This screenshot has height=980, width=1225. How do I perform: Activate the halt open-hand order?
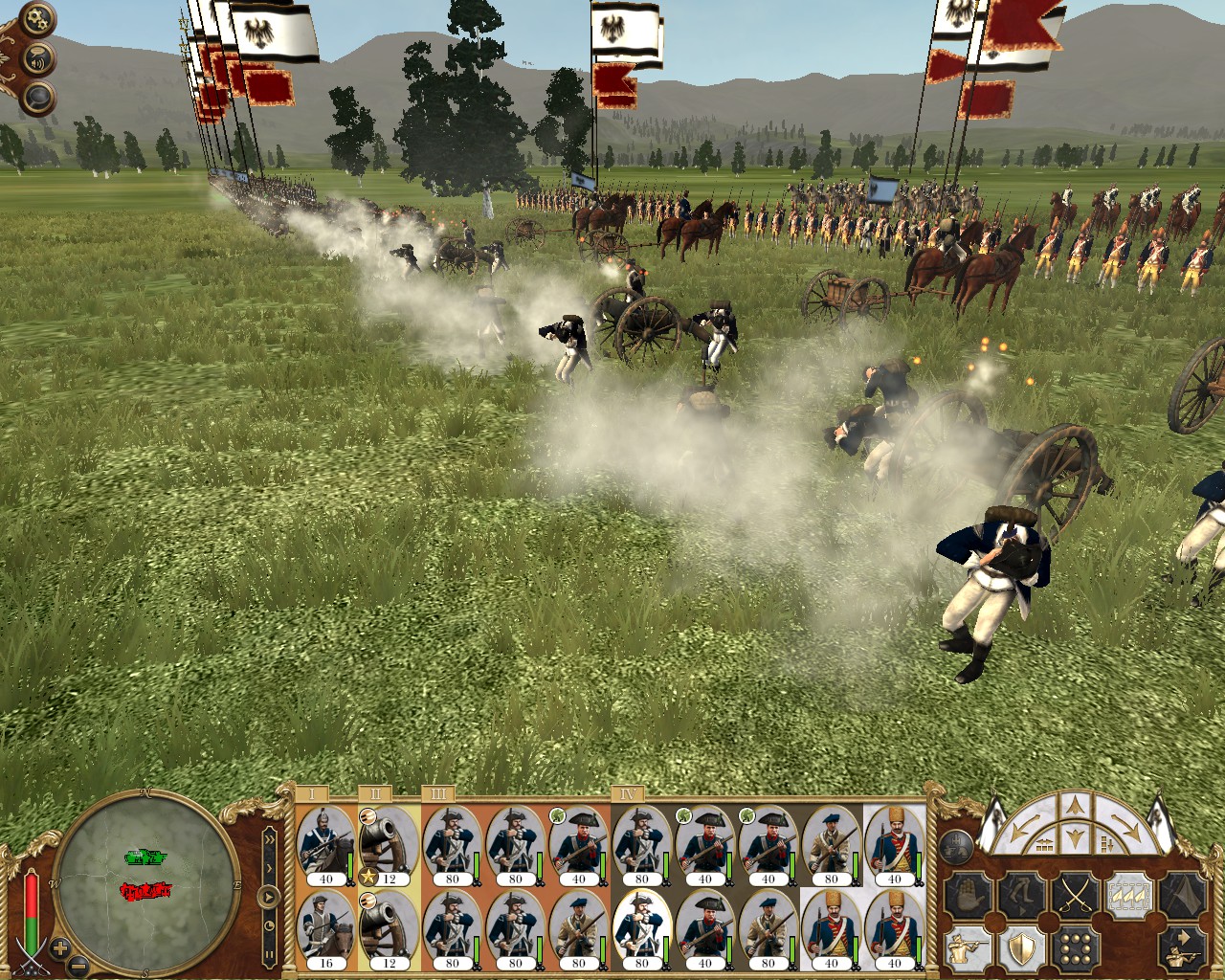(x=966, y=897)
